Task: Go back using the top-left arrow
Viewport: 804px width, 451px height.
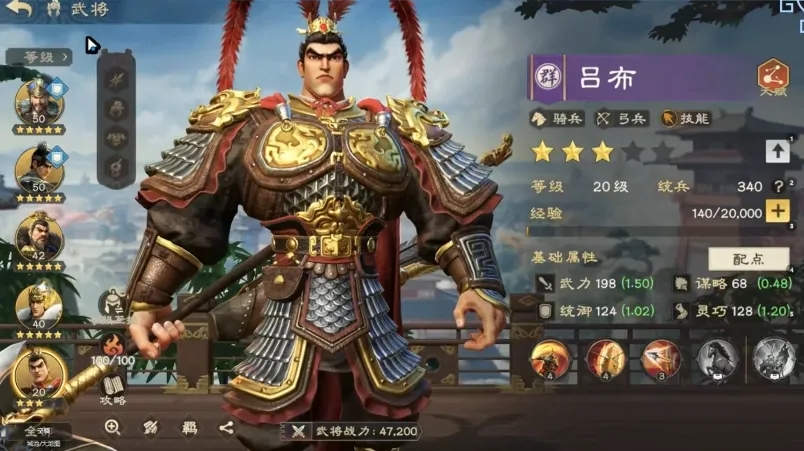Action: [x=17, y=9]
